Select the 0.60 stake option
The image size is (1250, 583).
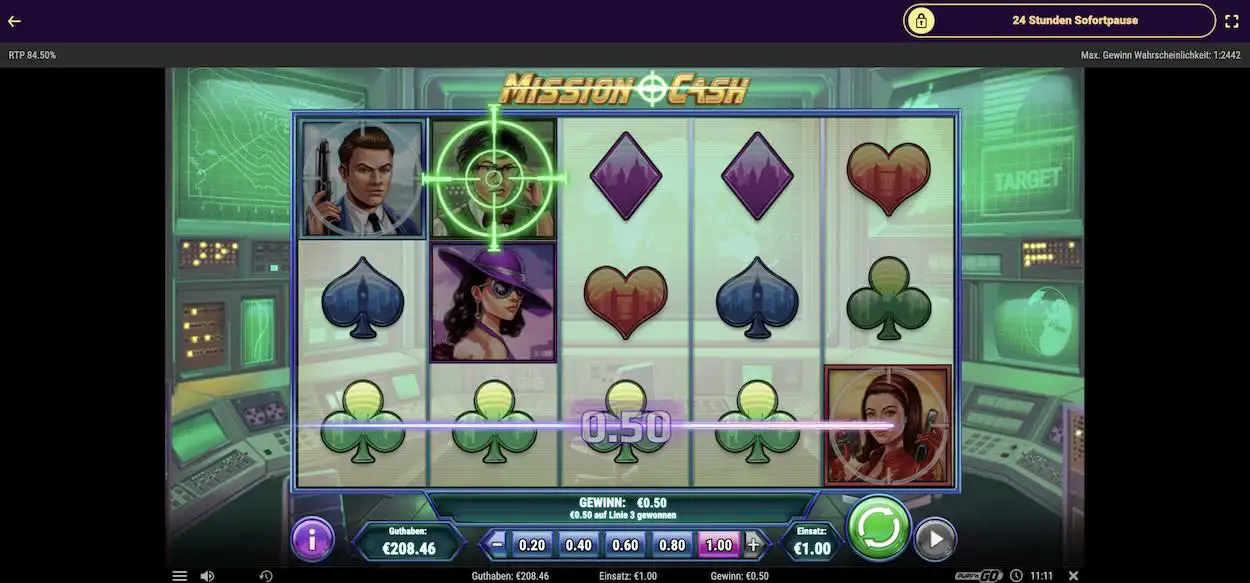(625, 545)
